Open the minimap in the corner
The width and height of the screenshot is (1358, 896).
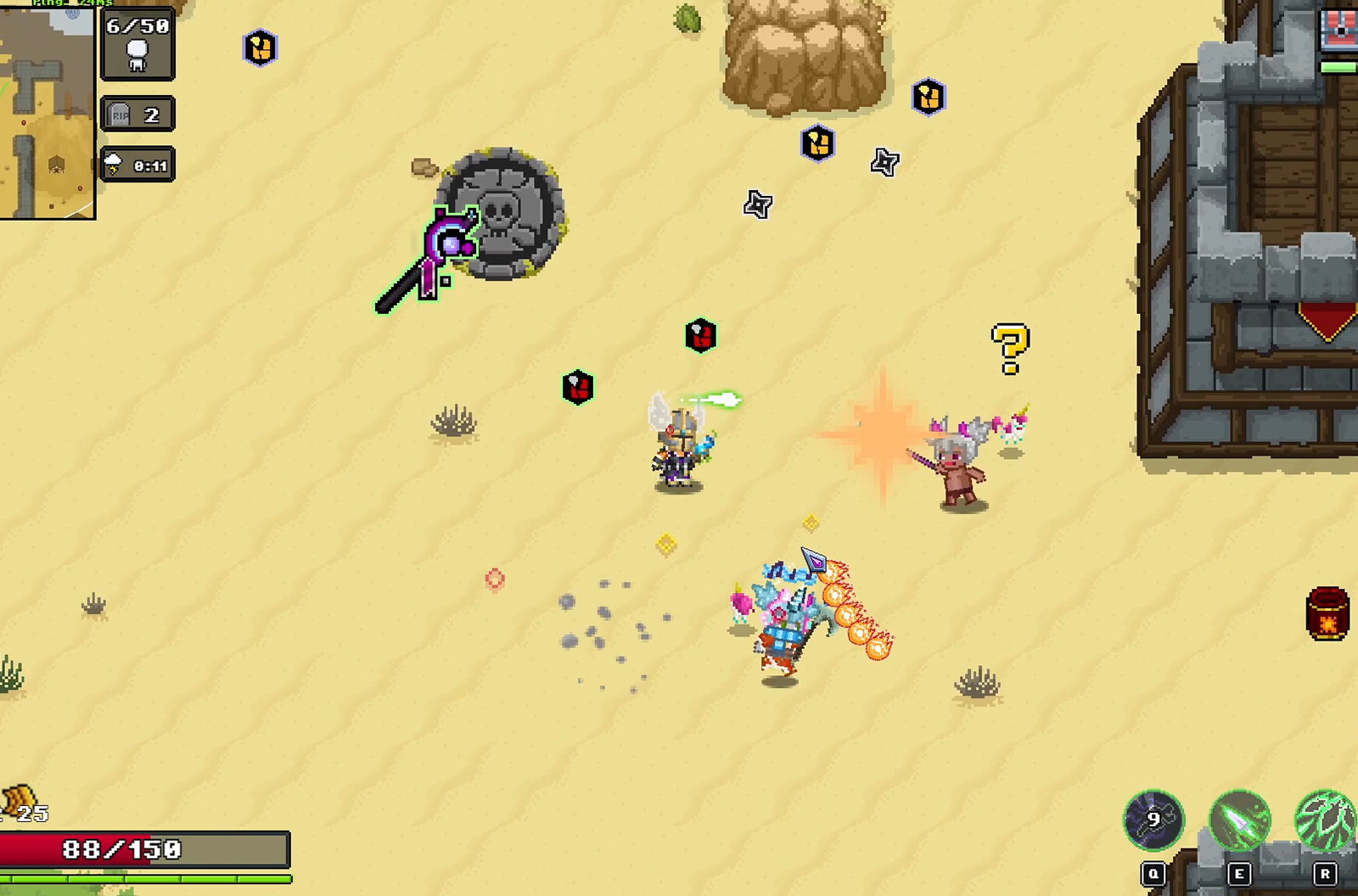(46, 112)
